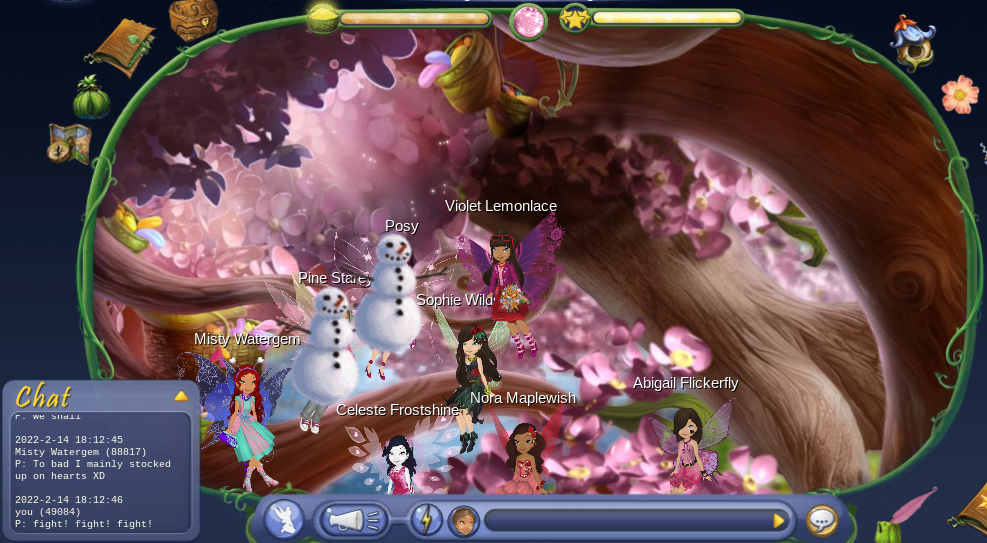The height and width of the screenshot is (543, 987).
Task: Open the speech bubble chat button
Action: 822,520
